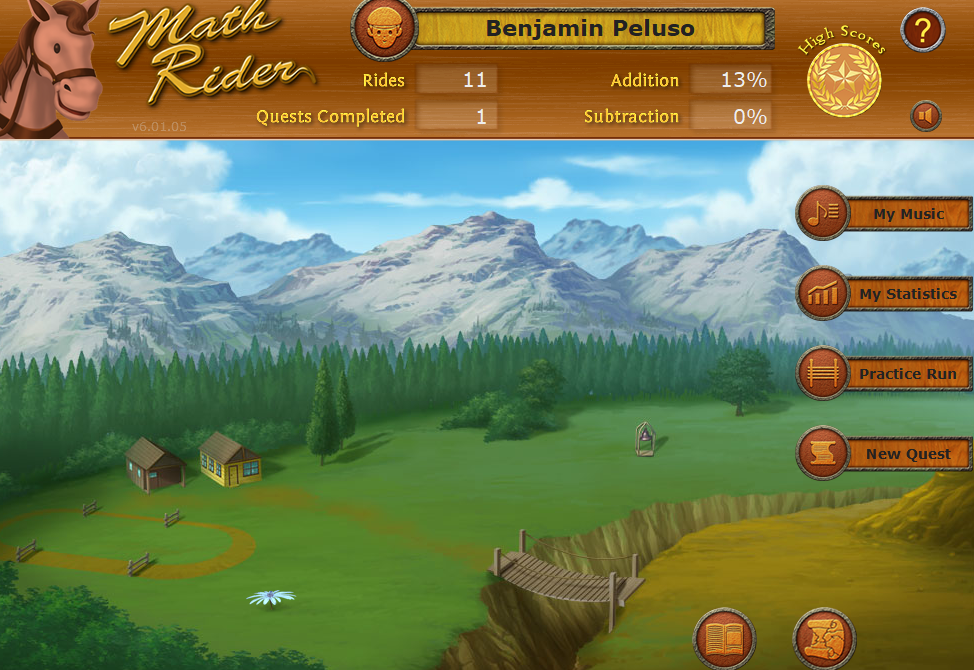The image size is (974, 670).
Task: Open the High Scores medal
Action: [844, 79]
